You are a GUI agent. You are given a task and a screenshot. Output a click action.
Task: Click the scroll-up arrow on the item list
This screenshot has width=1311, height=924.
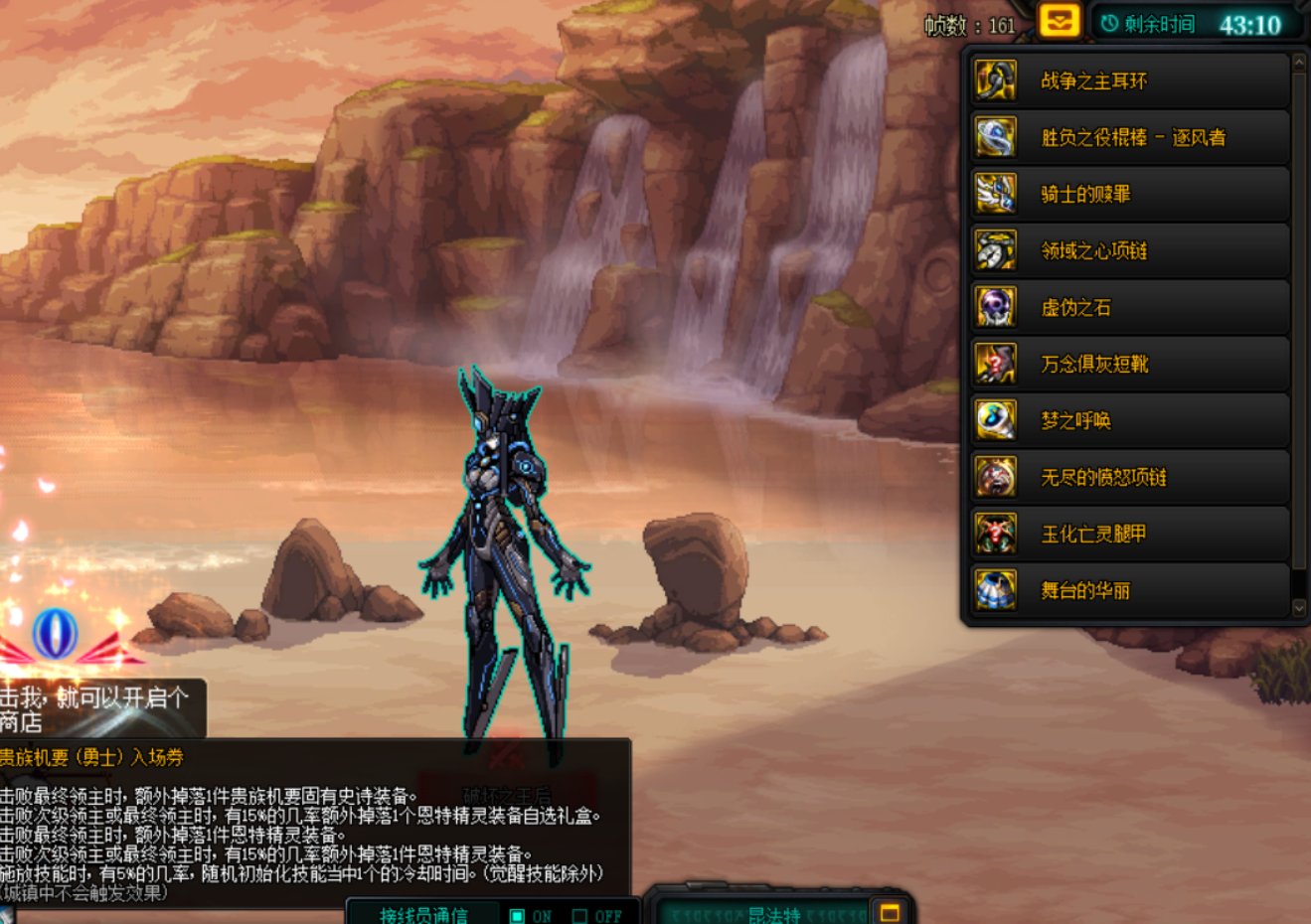click(1298, 60)
